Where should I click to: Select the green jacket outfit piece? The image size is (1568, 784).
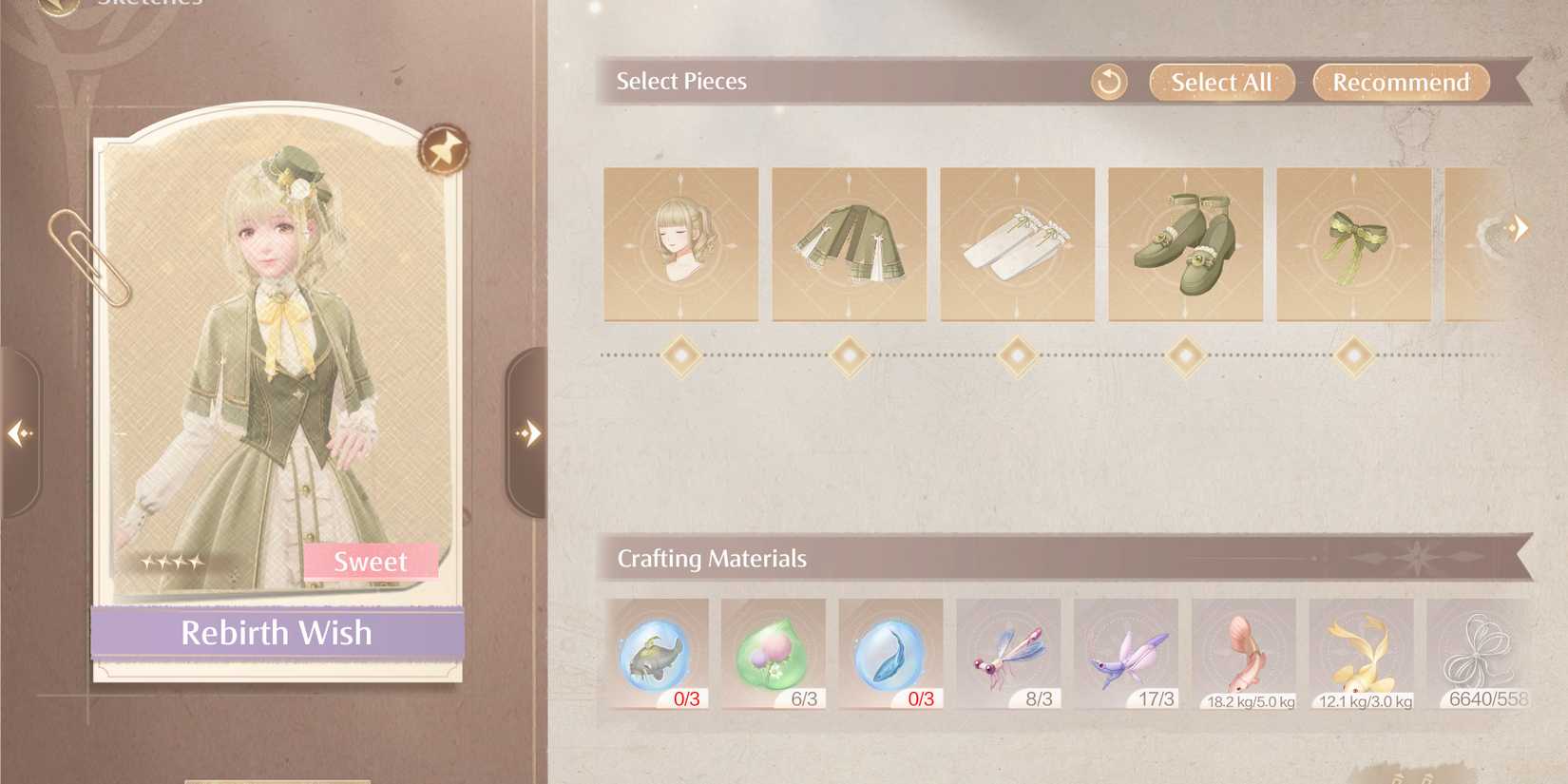coord(849,243)
